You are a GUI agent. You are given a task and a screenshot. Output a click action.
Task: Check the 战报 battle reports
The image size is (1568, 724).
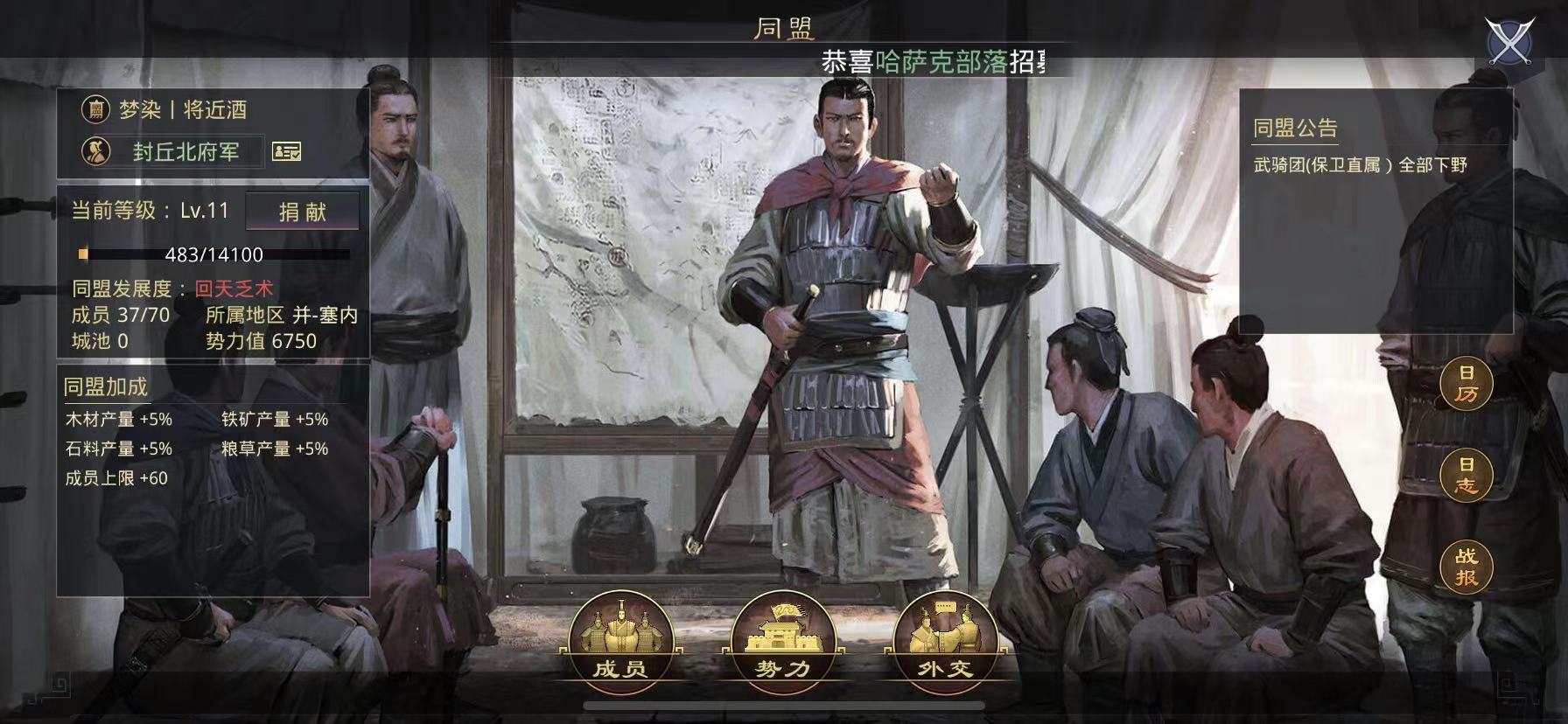(1463, 568)
